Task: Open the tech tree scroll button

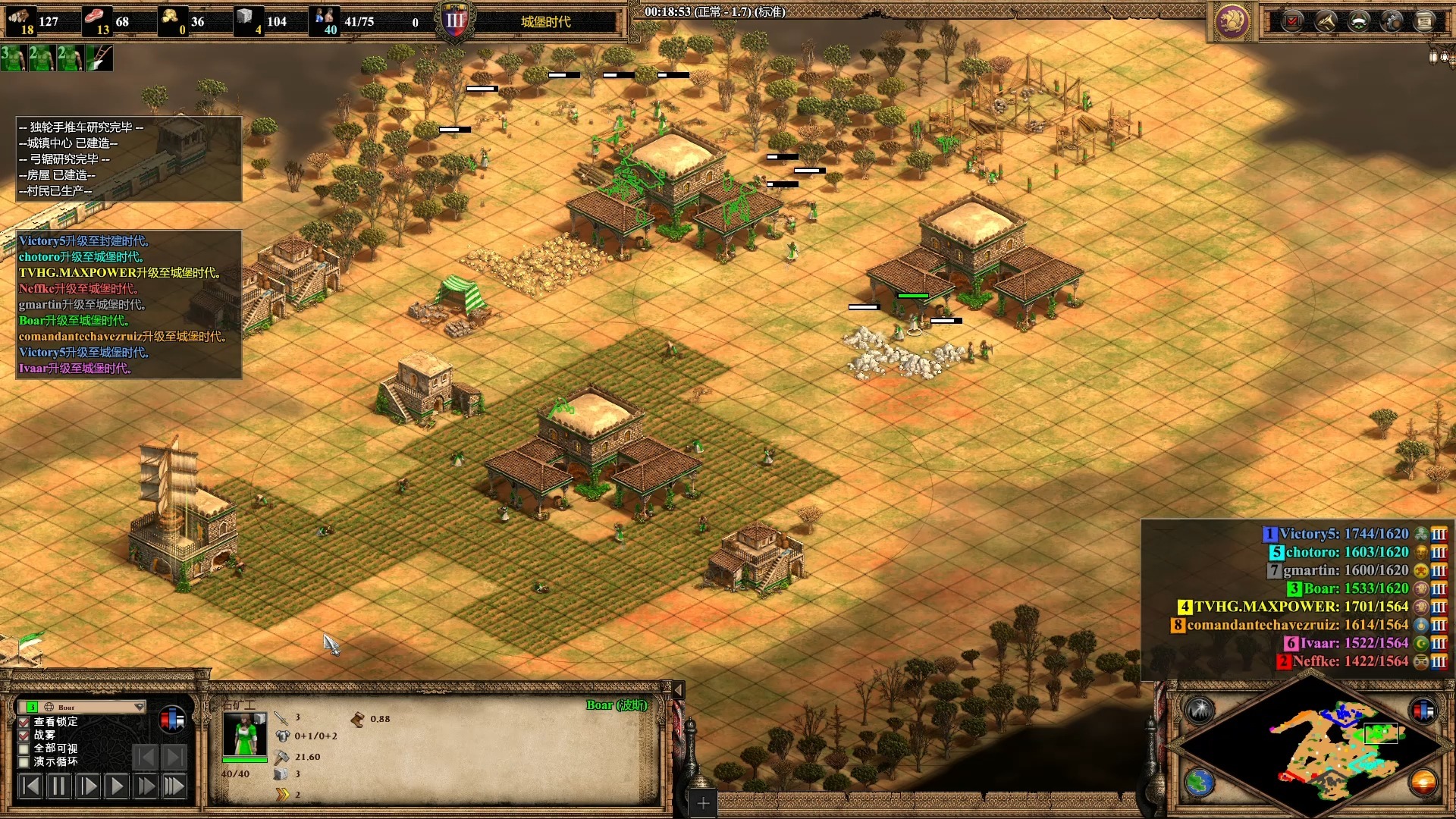Action: click(1424, 21)
